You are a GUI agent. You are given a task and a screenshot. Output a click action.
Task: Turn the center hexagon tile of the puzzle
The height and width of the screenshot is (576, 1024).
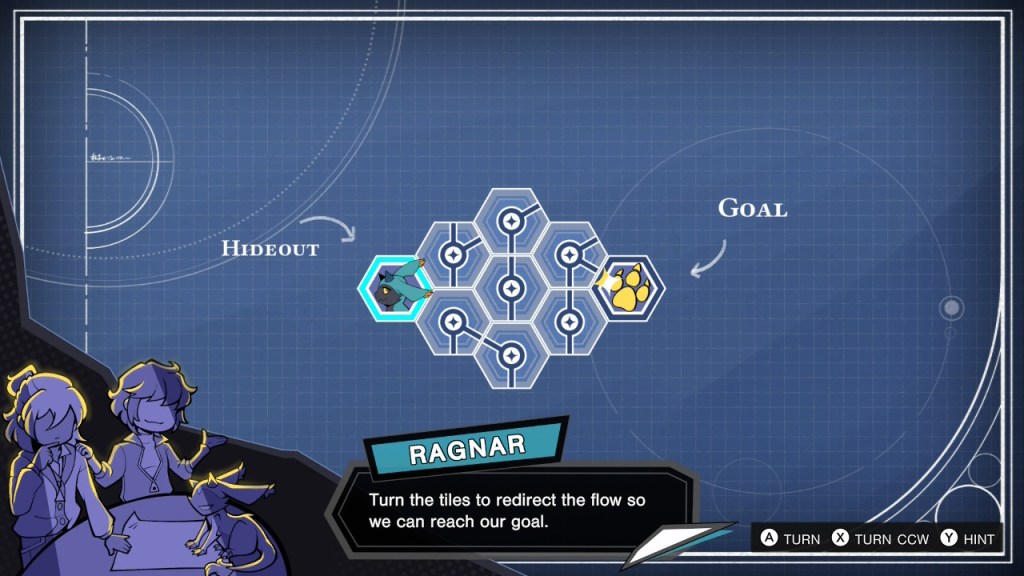pos(511,289)
